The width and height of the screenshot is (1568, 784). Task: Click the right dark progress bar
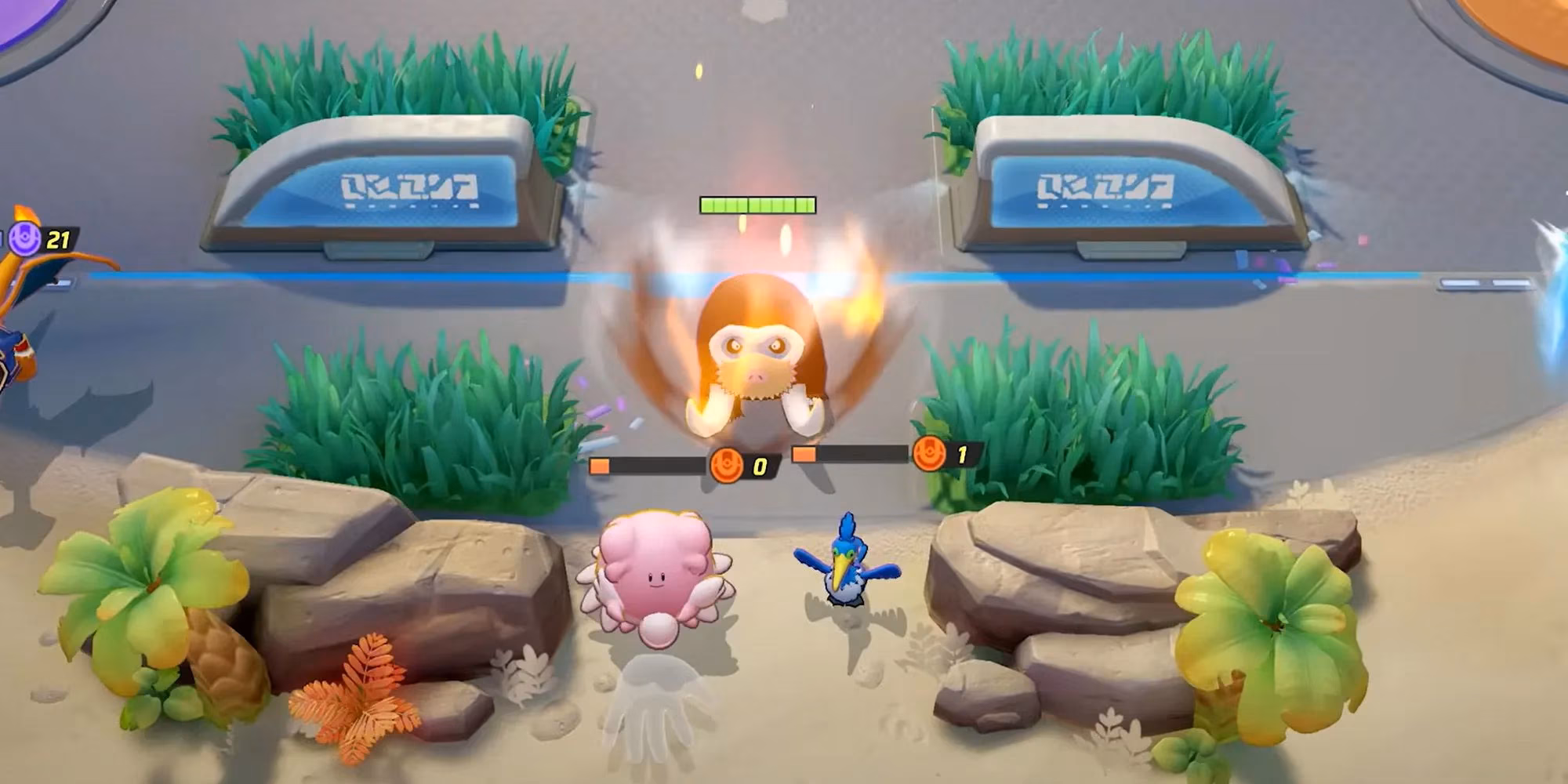pyautogui.click(x=862, y=452)
